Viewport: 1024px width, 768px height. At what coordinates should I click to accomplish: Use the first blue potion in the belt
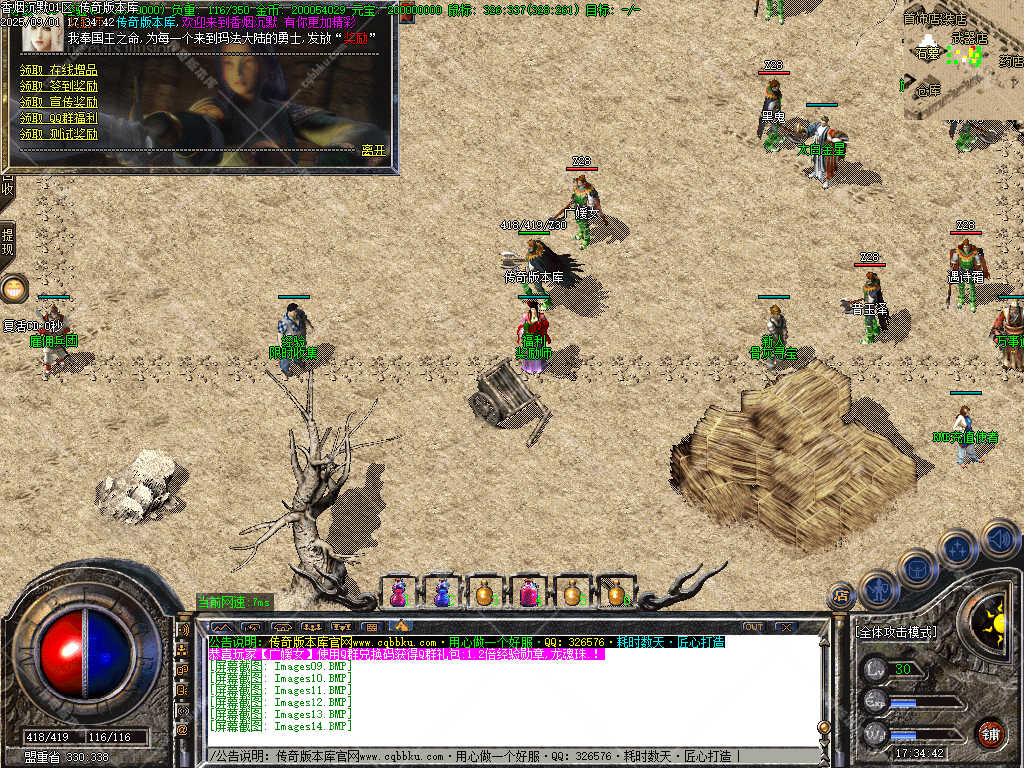click(399, 593)
